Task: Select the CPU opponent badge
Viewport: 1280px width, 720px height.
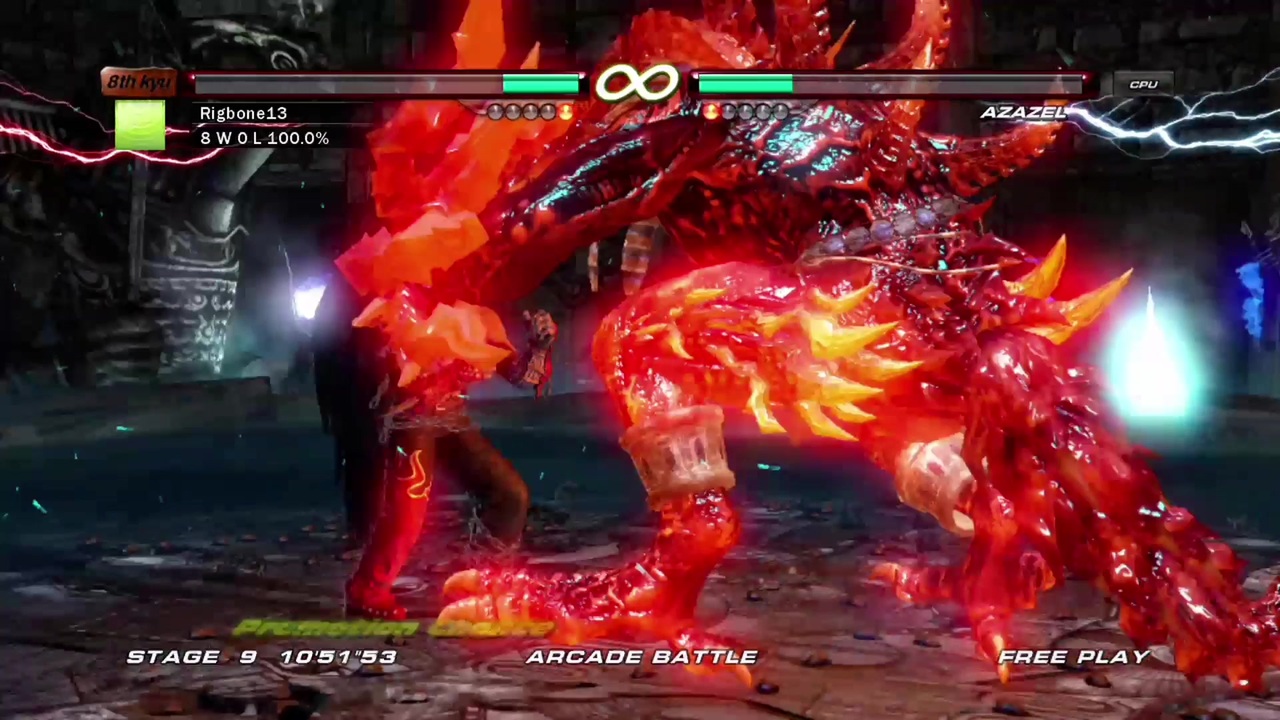Action: coord(1143,84)
